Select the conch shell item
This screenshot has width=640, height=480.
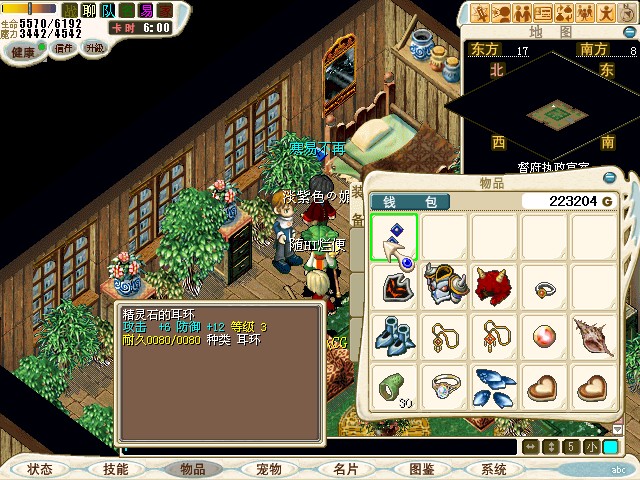point(592,336)
